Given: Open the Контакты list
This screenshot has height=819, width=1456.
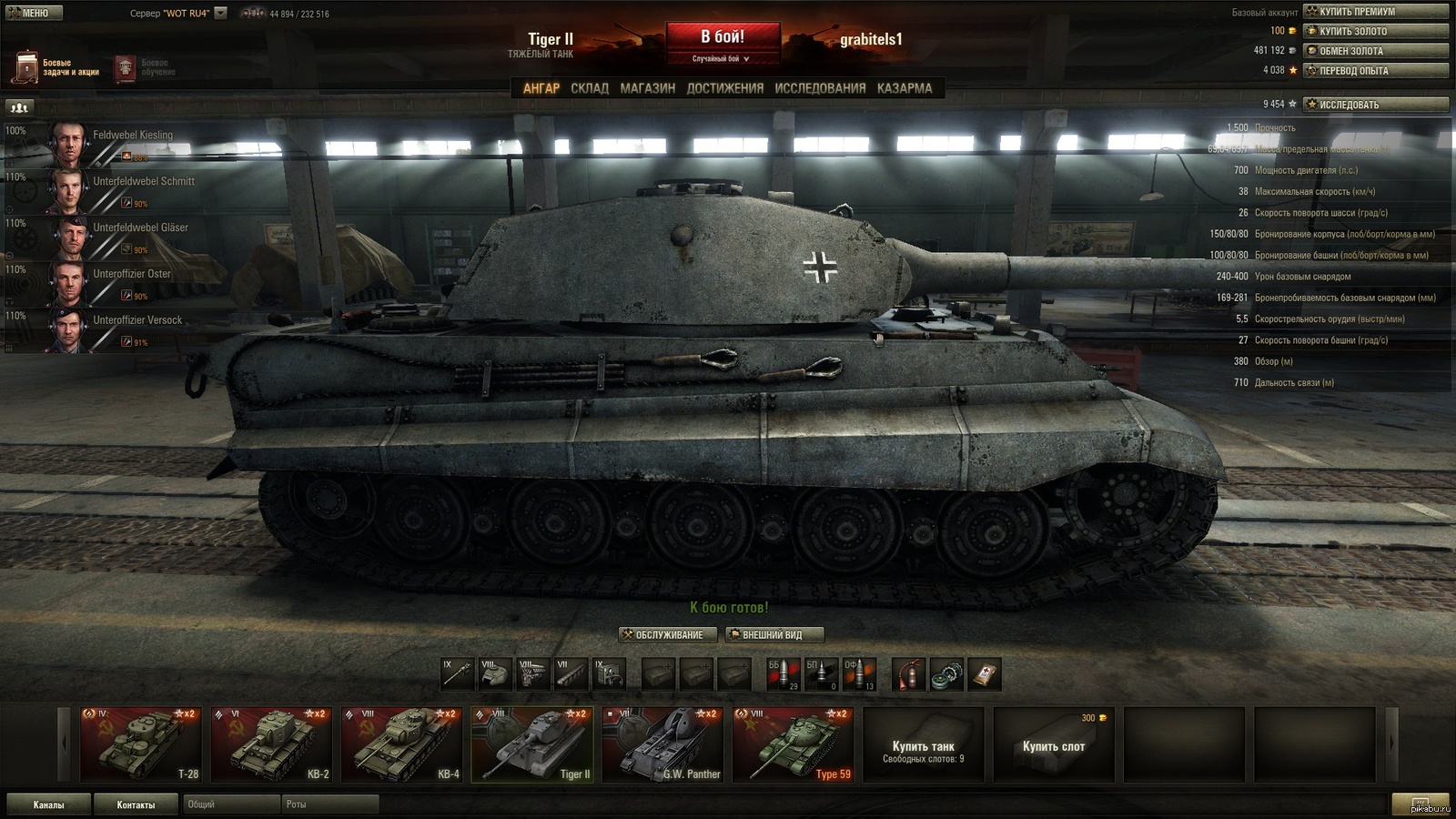Looking at the screenshot, I should [x=136, y=804].
